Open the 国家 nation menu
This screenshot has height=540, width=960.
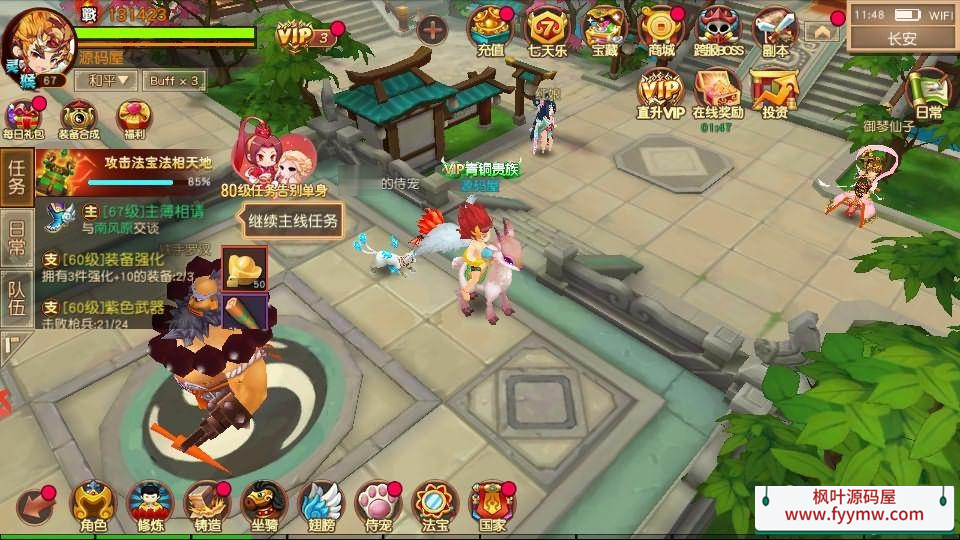(x=492, y=506)
